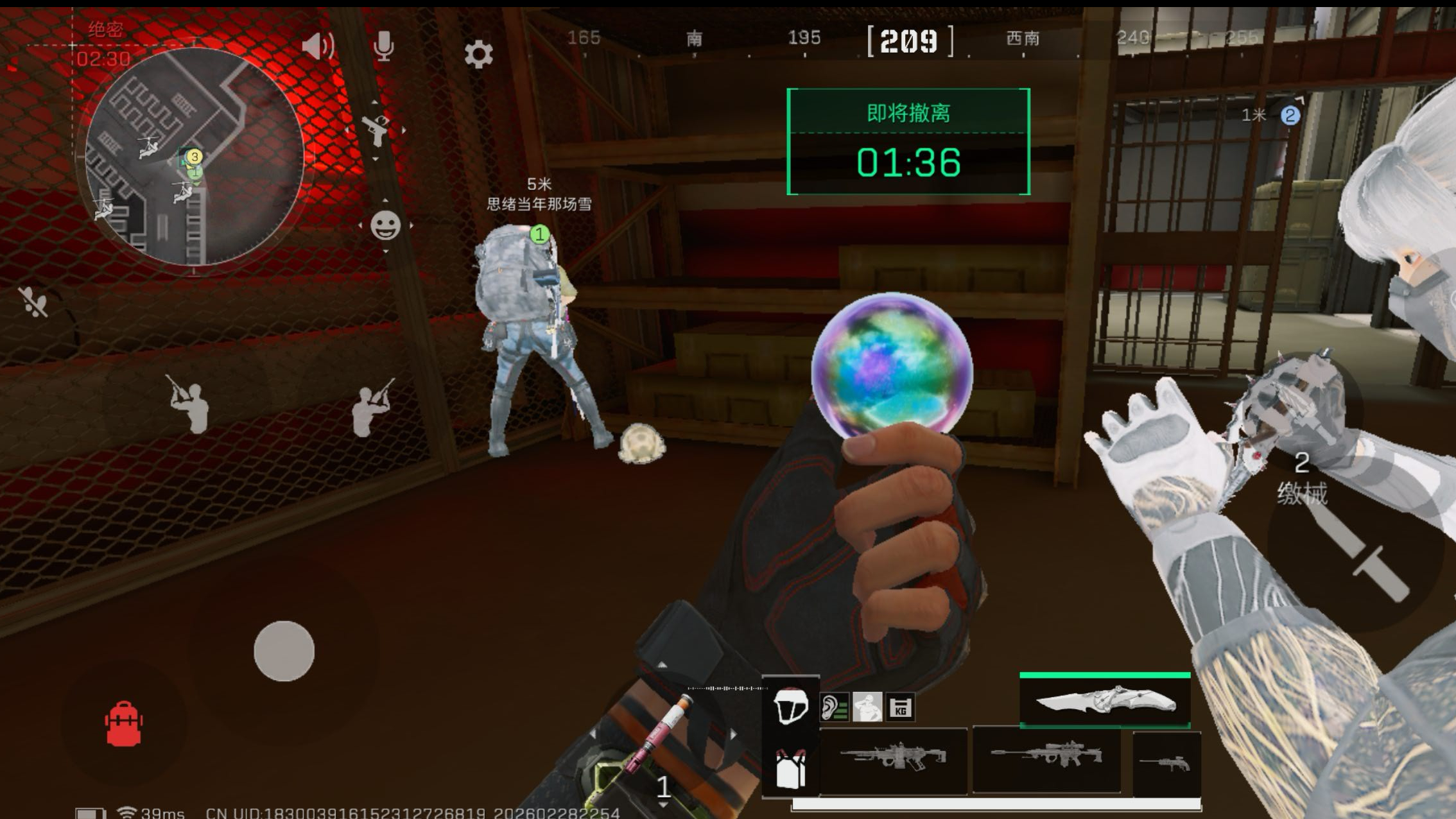
Task: Toggle the microphone voice chat icon
Action: pyautogui.click(x=383, y=46)
